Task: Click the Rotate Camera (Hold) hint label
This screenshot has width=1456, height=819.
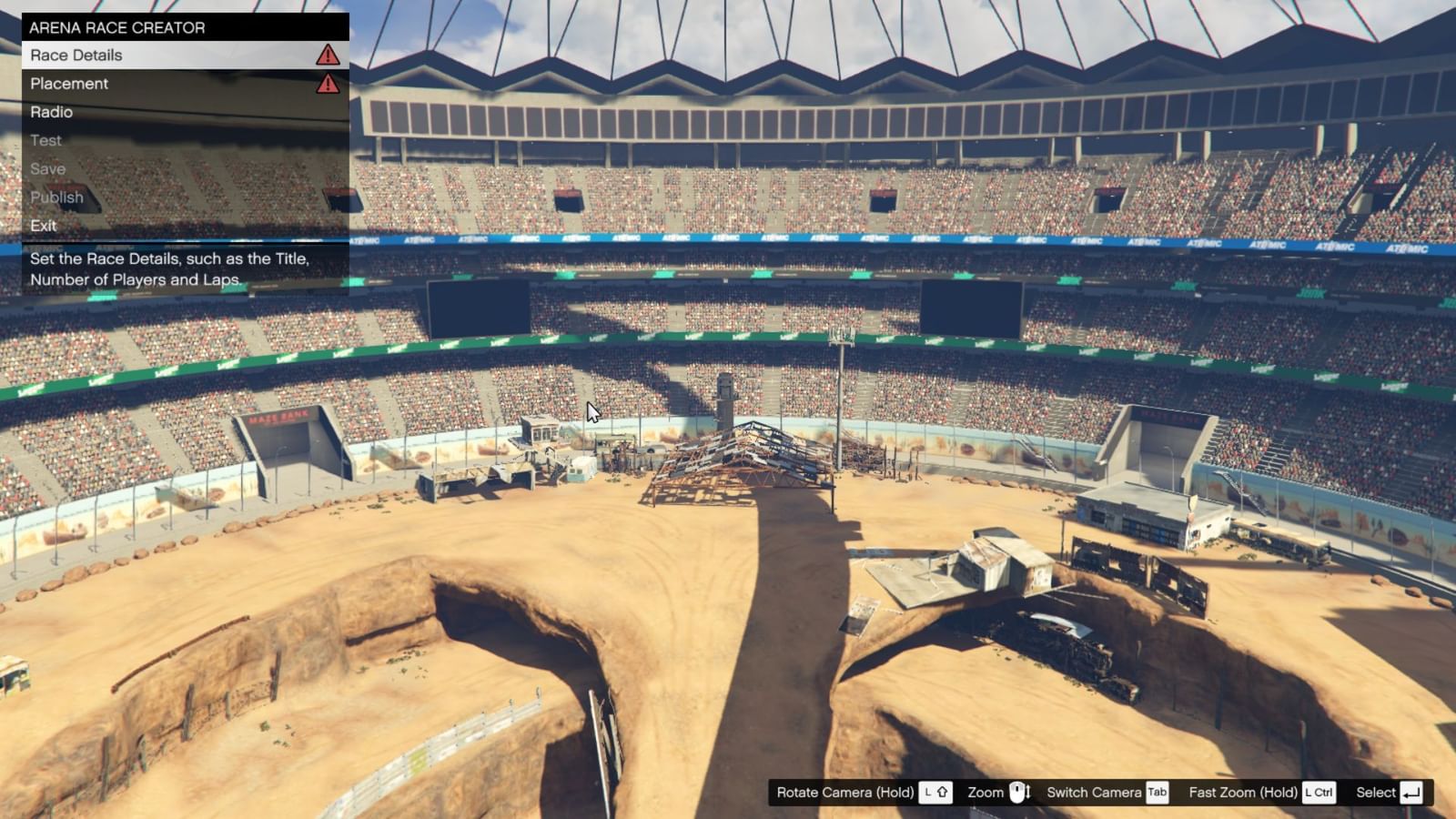Action: click(x=843, y=793)
